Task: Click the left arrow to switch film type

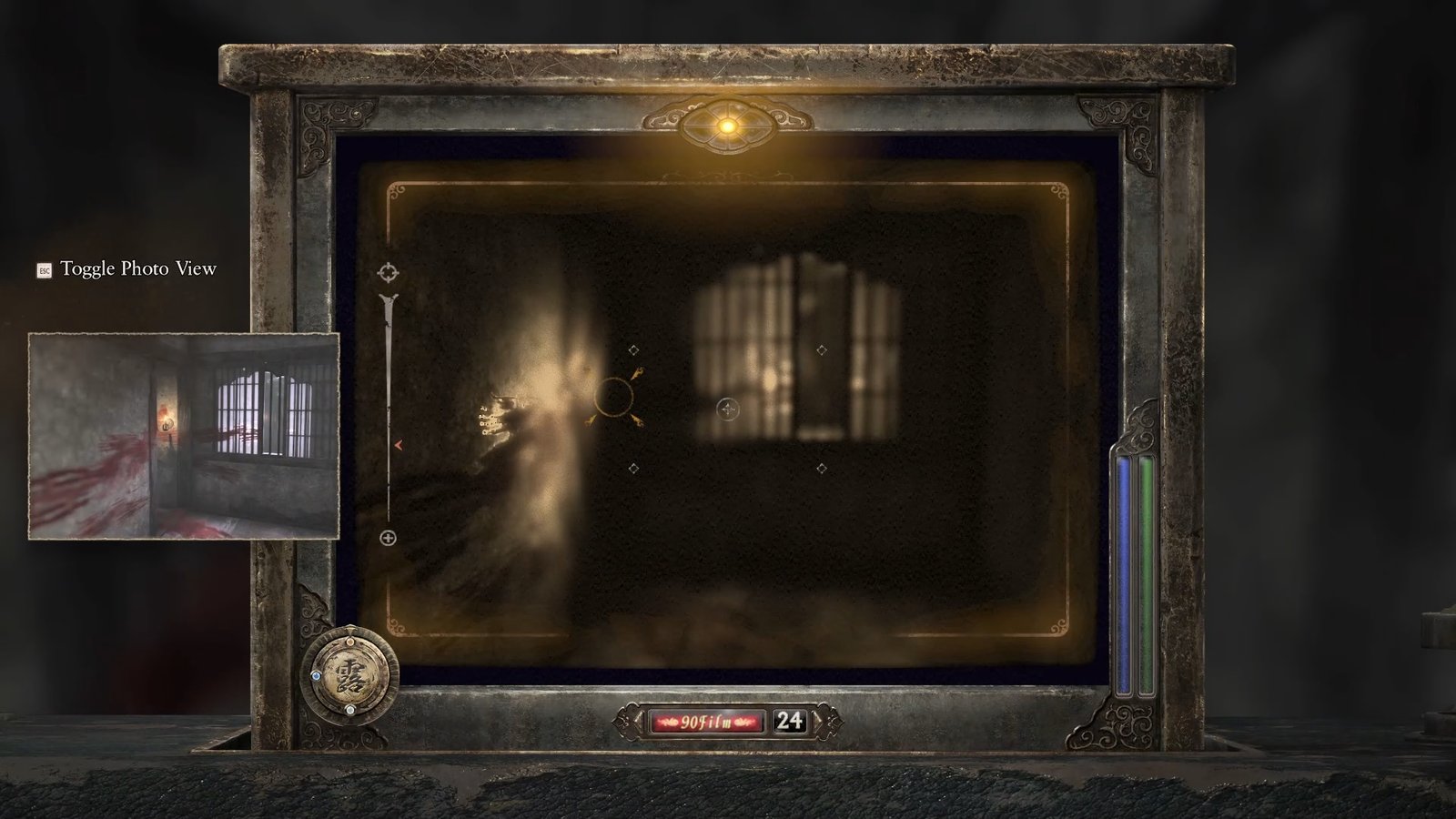Action: point(638,721)
